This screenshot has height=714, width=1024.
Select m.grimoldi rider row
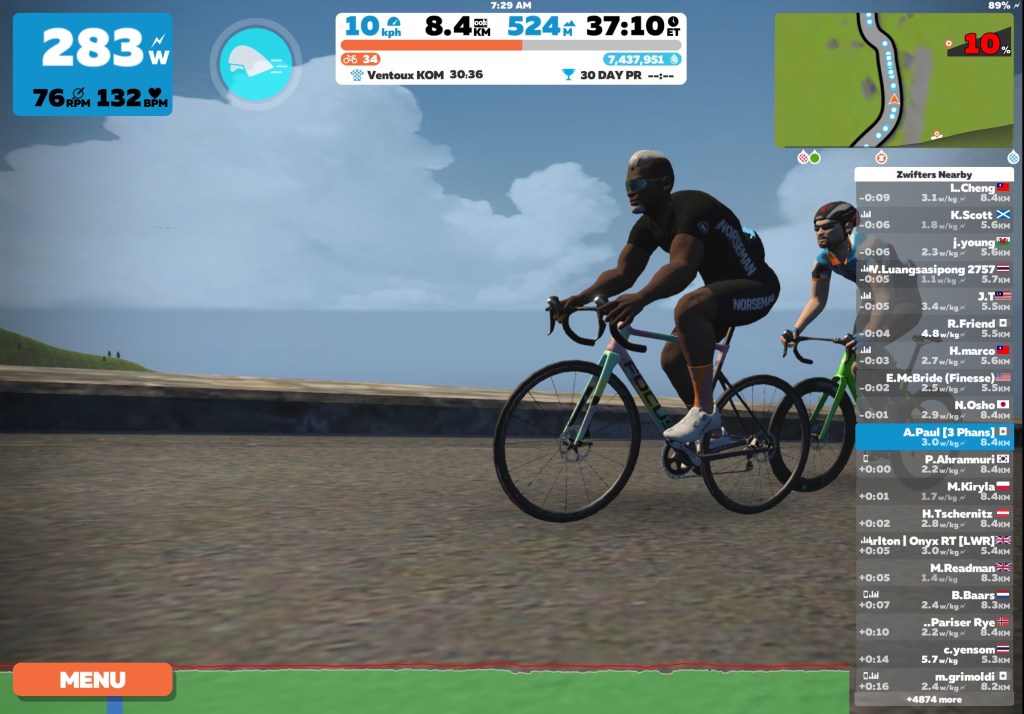933,681
